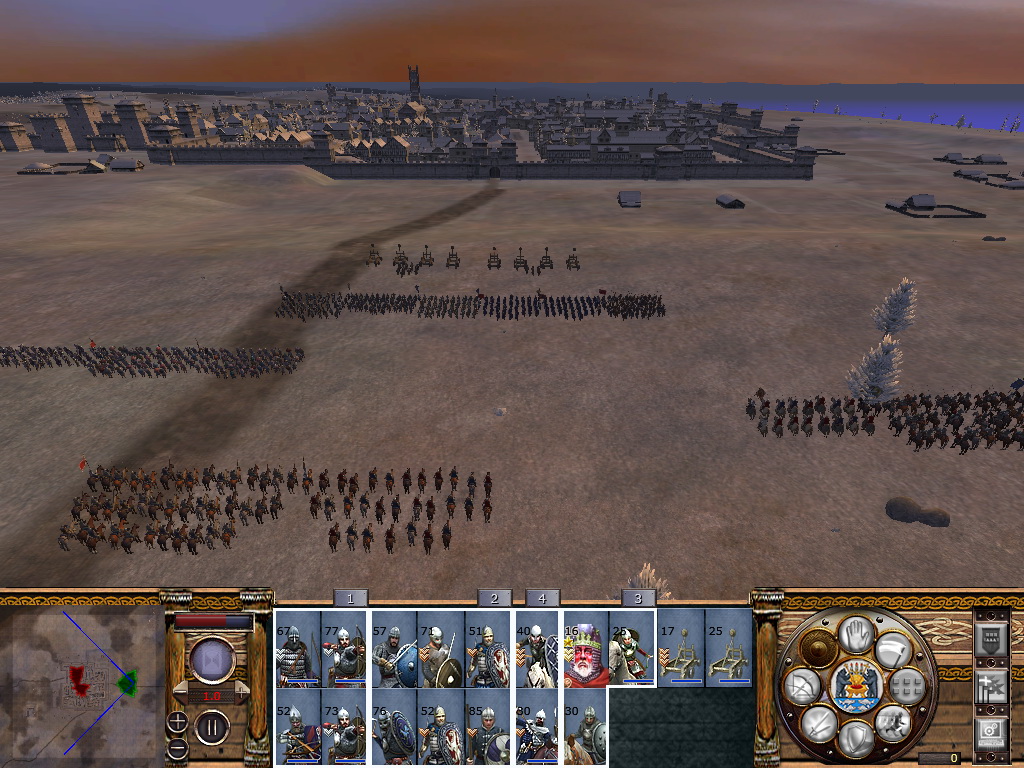Decrease the battle speed
Image resolution: width=1024 pixels, height=768 pixels.
[x=181, y=692]
